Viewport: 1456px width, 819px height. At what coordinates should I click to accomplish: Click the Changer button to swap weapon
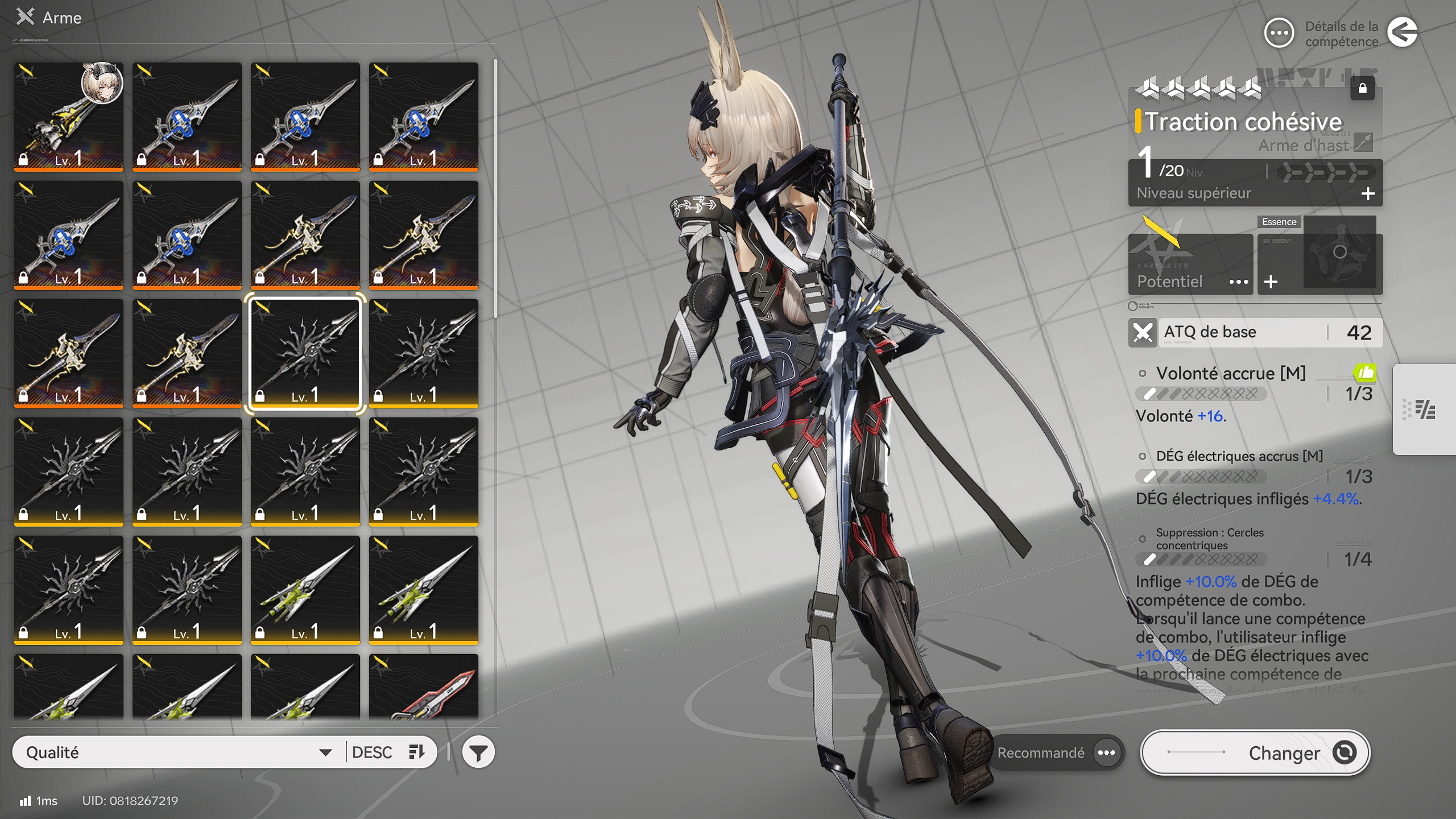pos(1255,752)
